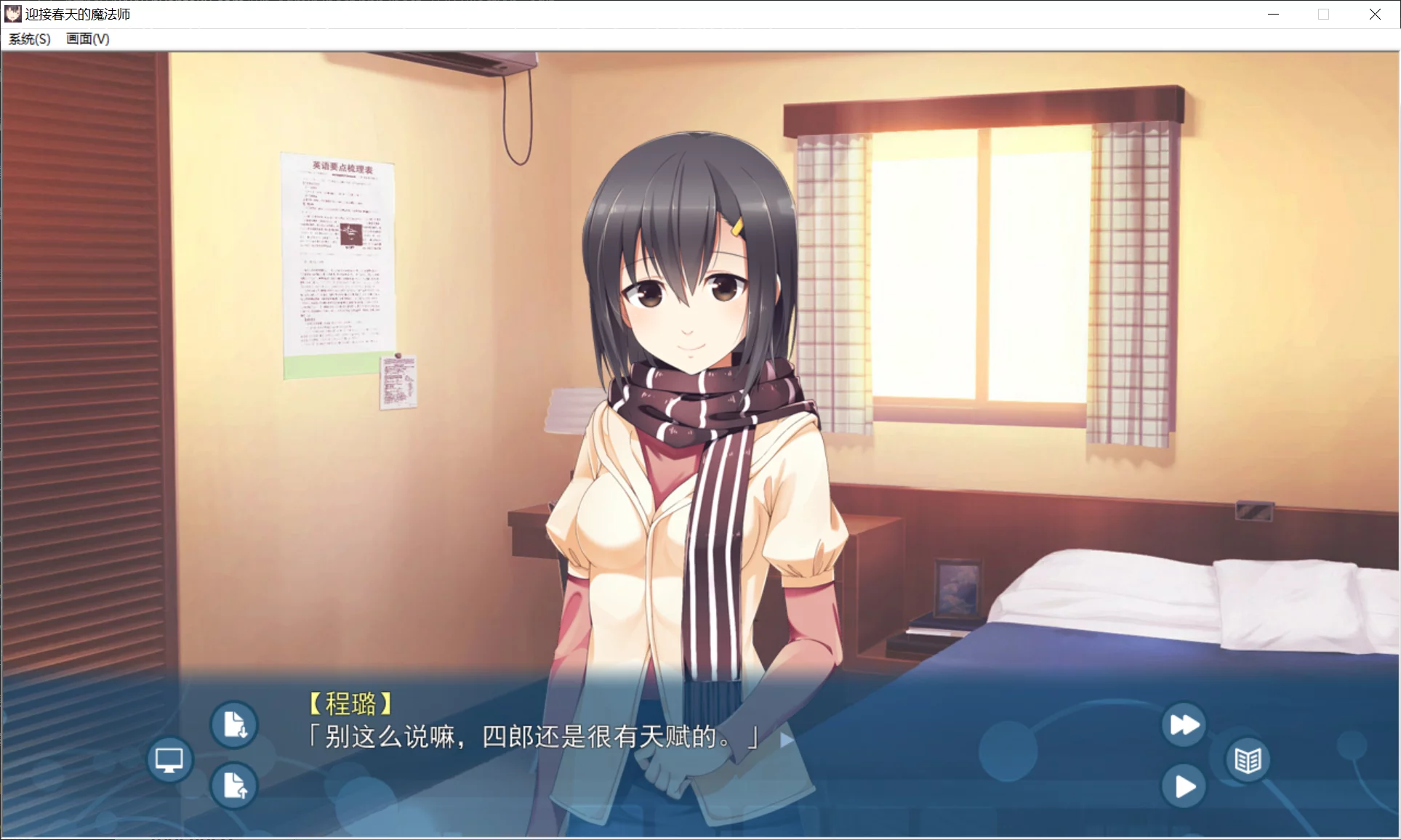1401x840 pixels.
Task: Expand the 画面(V) display dropdown
Action: (86, 39)
